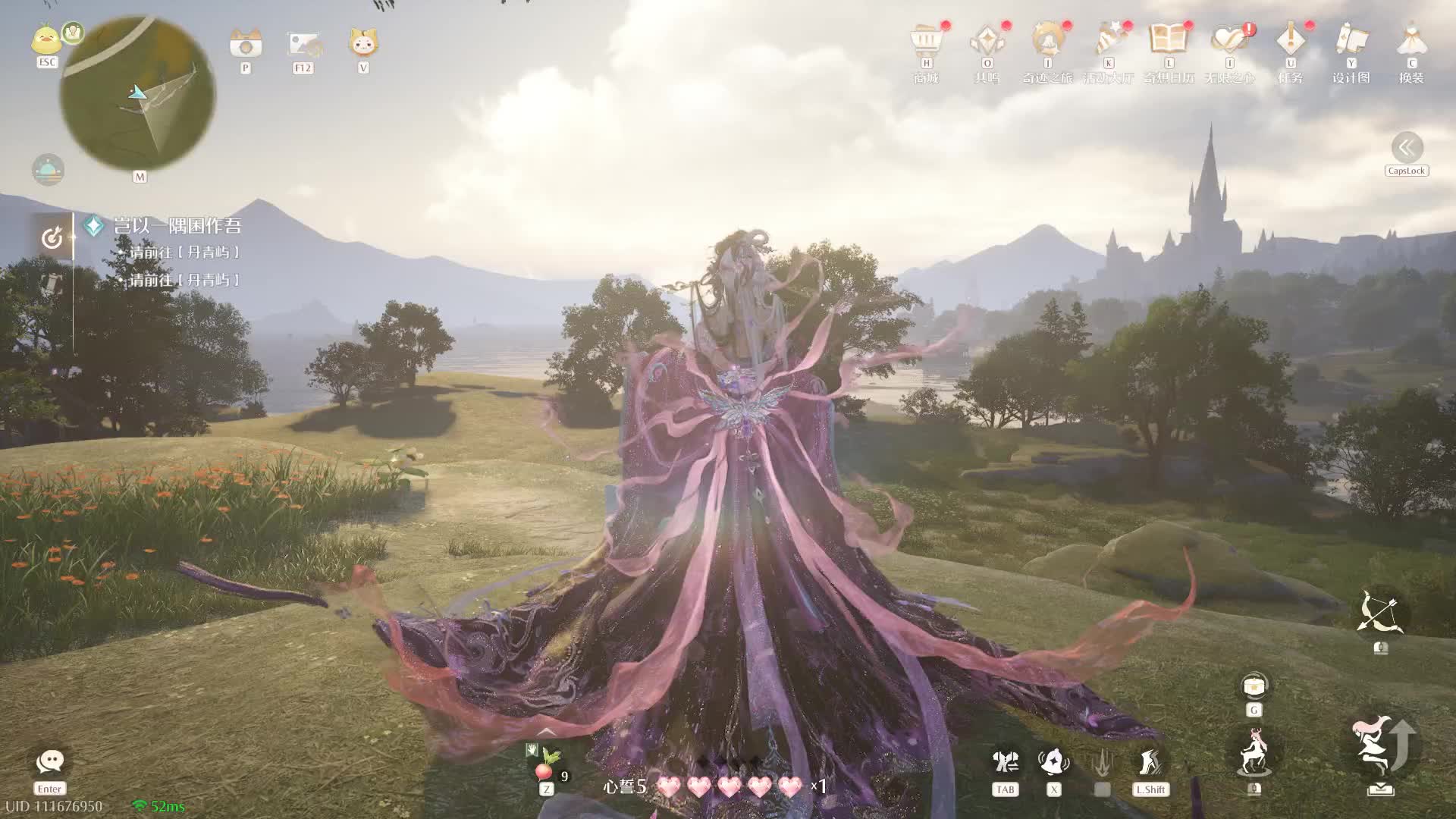Open the 设计图 sketches scroll icon
This screenshot has width=1456, height=819.
point(1351,41)
